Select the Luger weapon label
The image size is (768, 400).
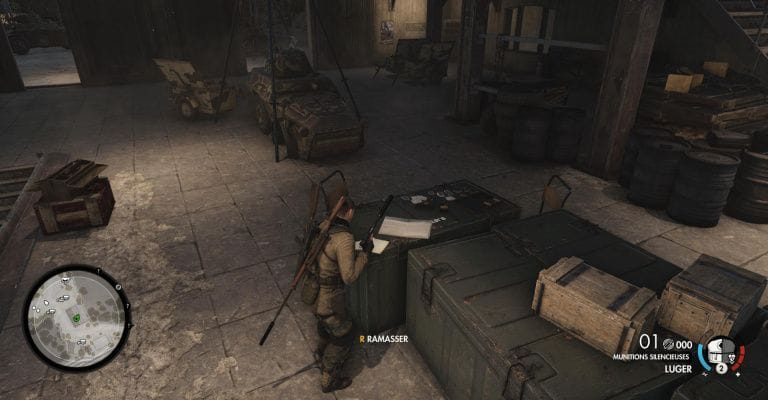pos(681,369)
